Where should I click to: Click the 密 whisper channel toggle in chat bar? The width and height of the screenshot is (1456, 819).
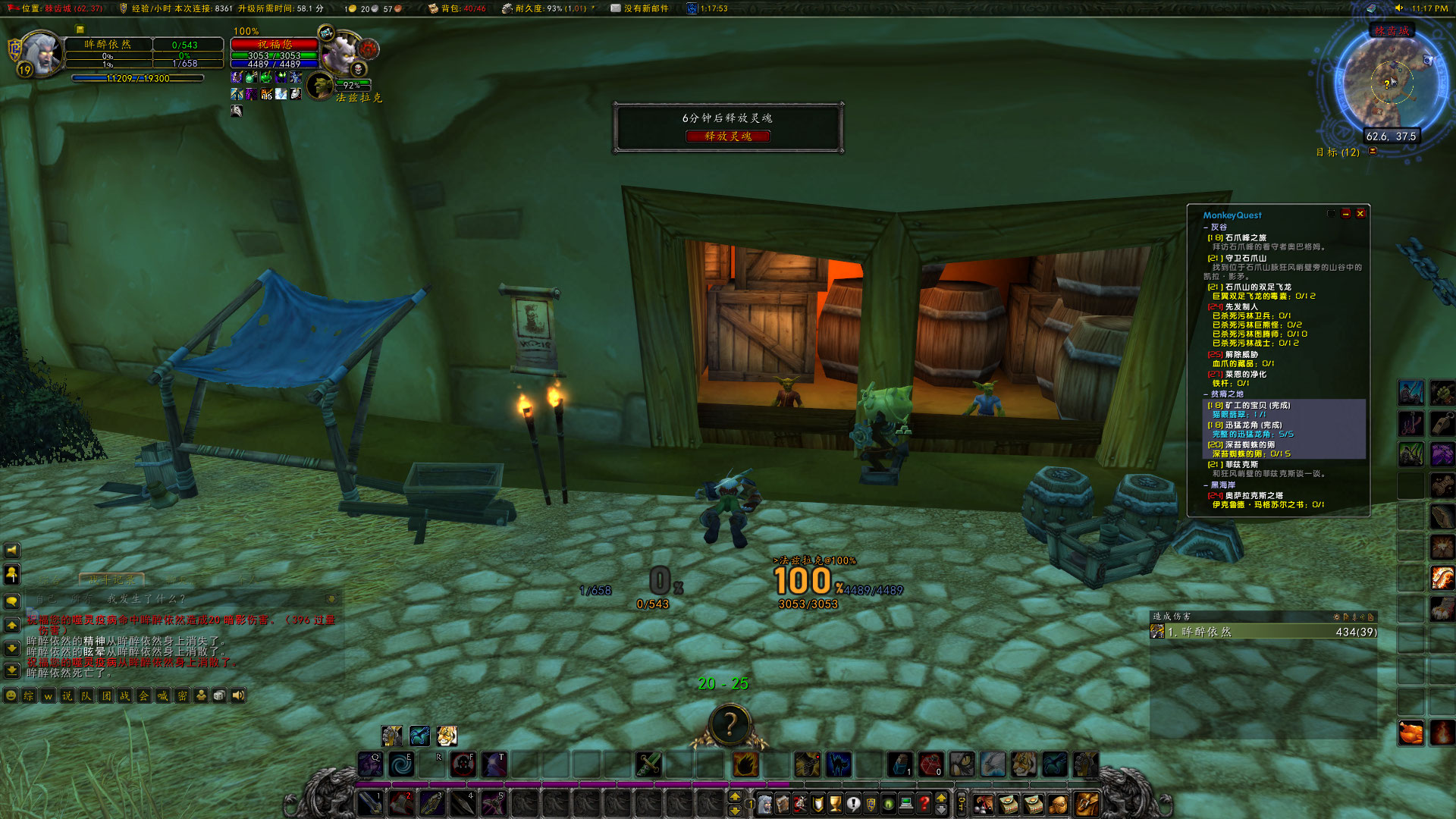(181, 695)
